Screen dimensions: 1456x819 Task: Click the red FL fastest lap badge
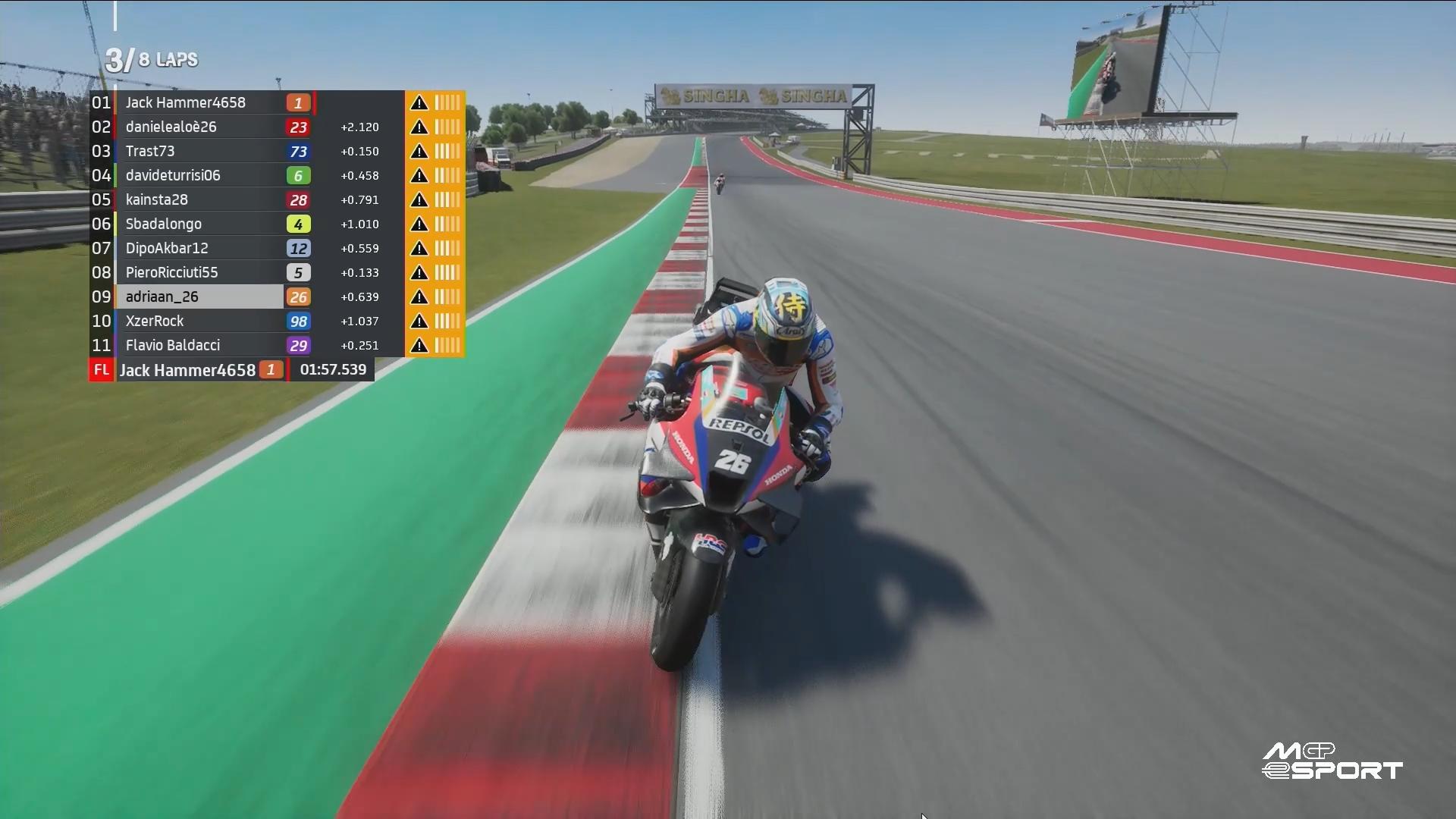pyautogui.click(x=101, y=370)
